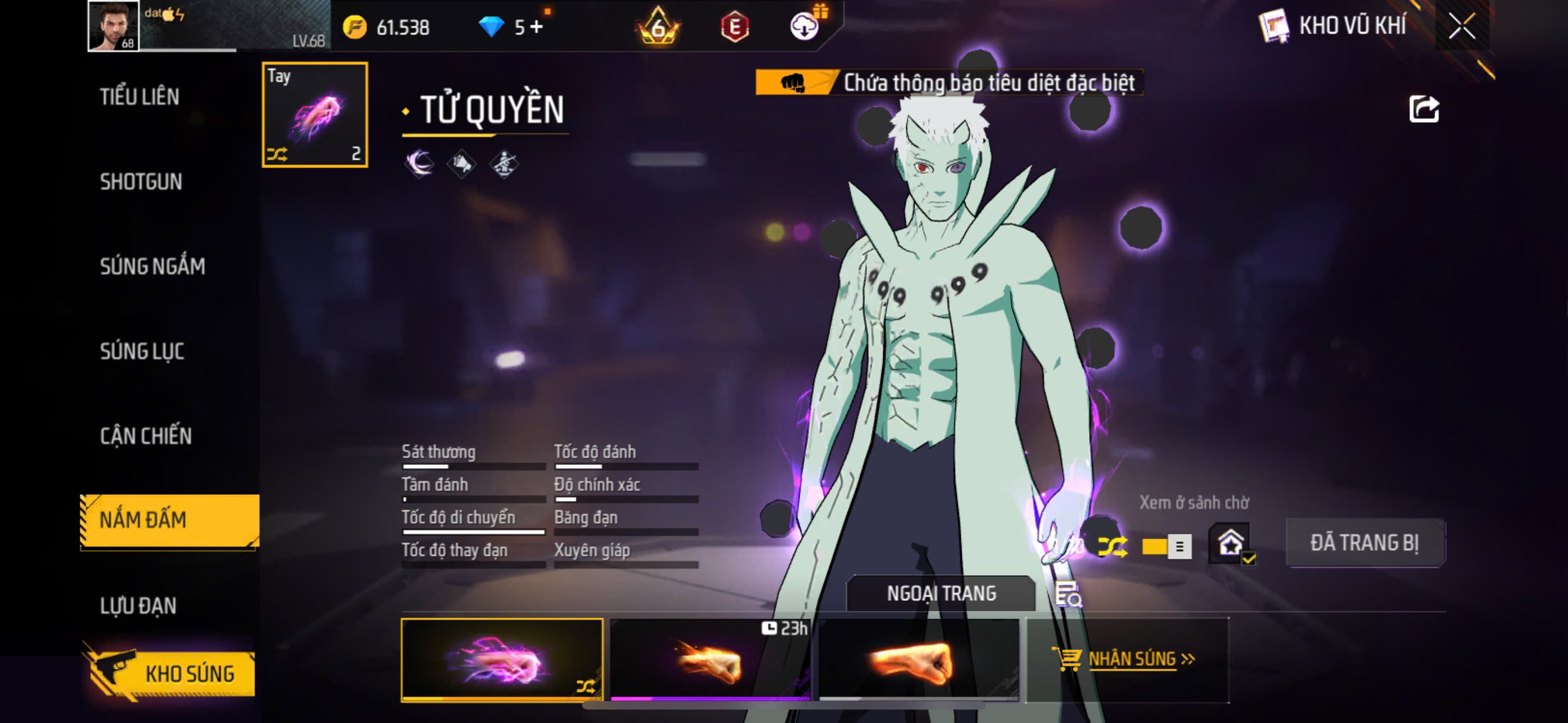Toggle the lobby display house icon
1568x723 pixels.
(1230, 543)
